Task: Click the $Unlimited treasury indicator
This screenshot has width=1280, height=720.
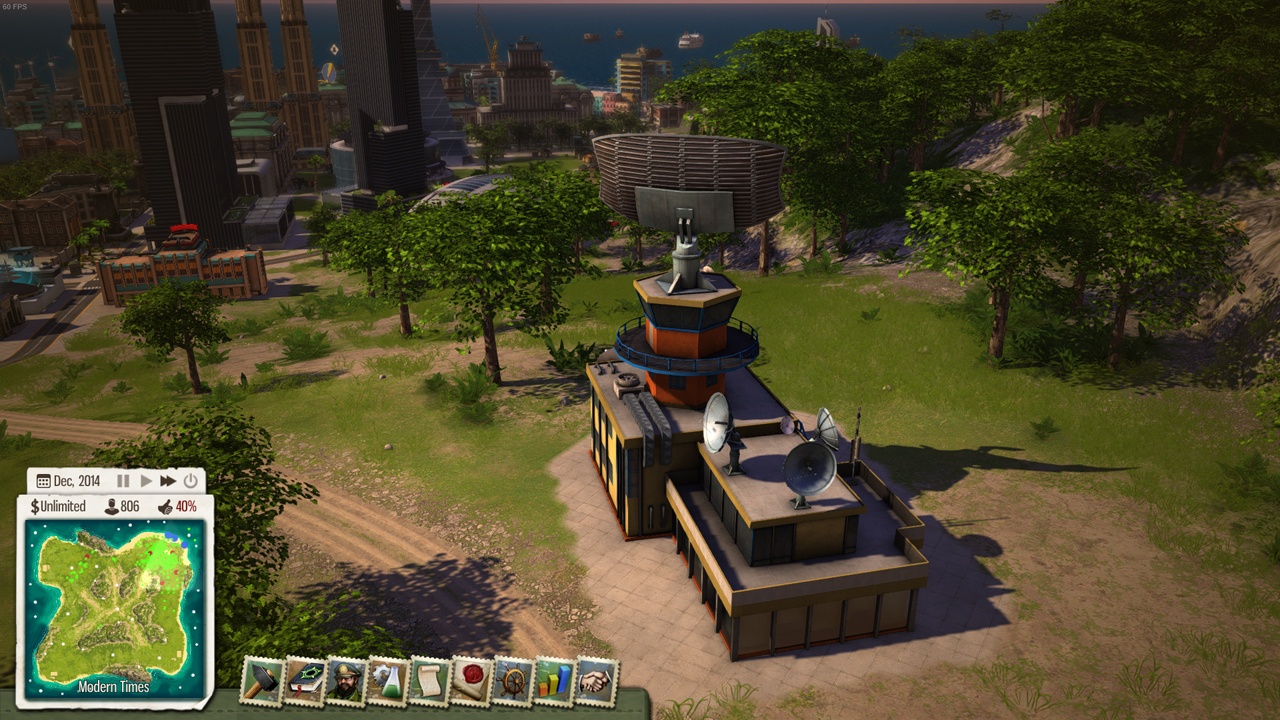Action: click(58, 506)
